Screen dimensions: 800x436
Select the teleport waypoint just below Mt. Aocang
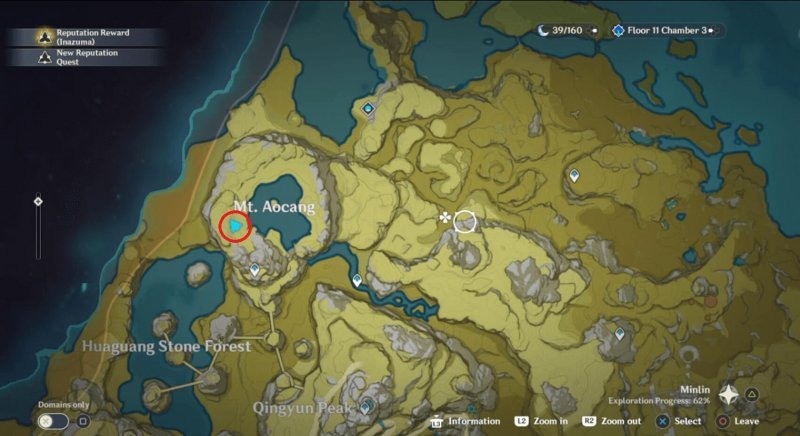coord(255,269)
